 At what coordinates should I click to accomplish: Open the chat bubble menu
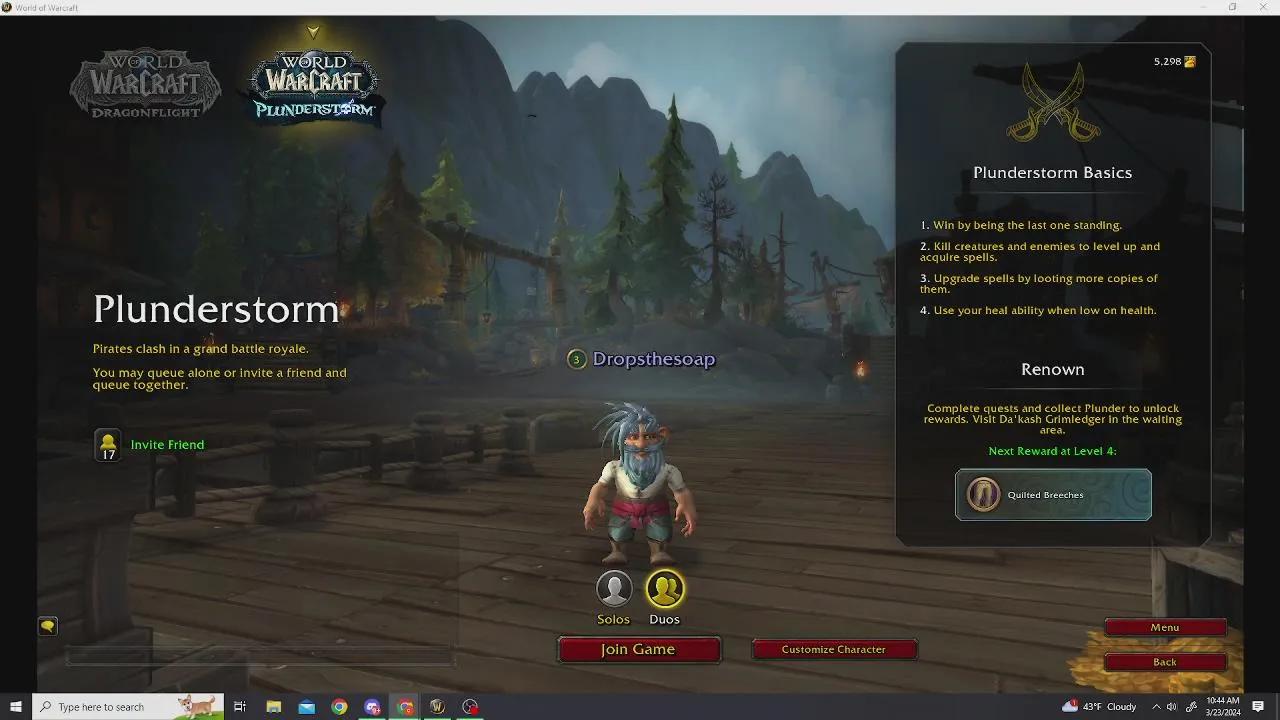coord(47,625)
